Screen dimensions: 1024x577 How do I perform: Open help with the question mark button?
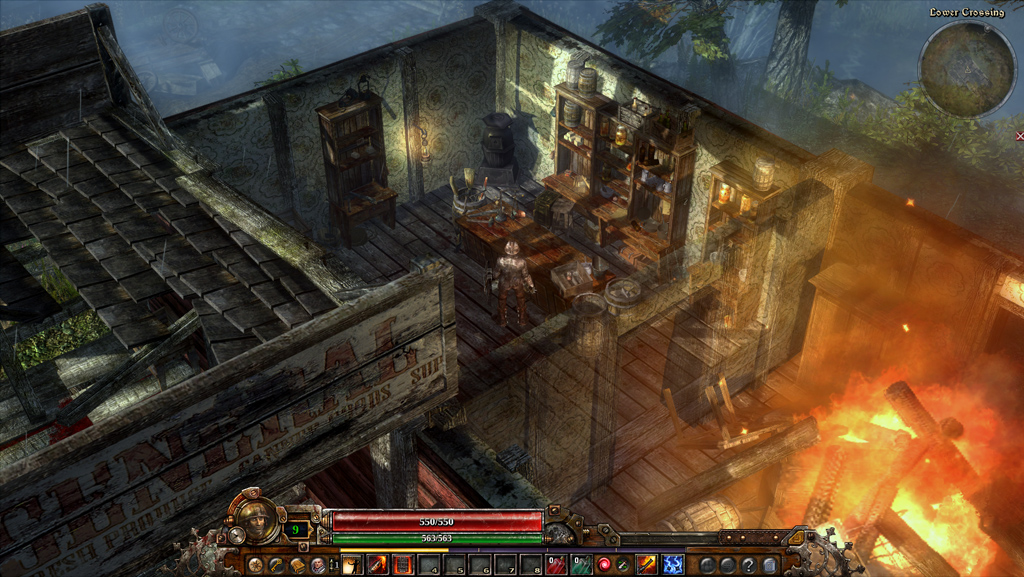tap(747, 565)
